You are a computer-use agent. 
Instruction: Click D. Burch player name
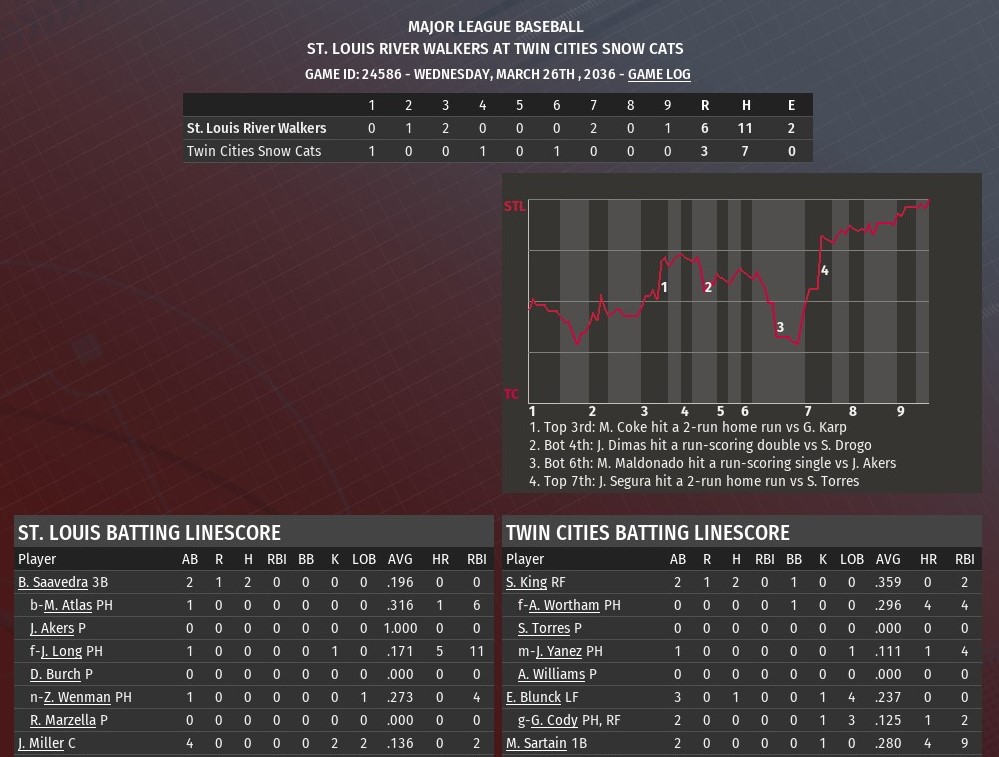coord(55,674)
